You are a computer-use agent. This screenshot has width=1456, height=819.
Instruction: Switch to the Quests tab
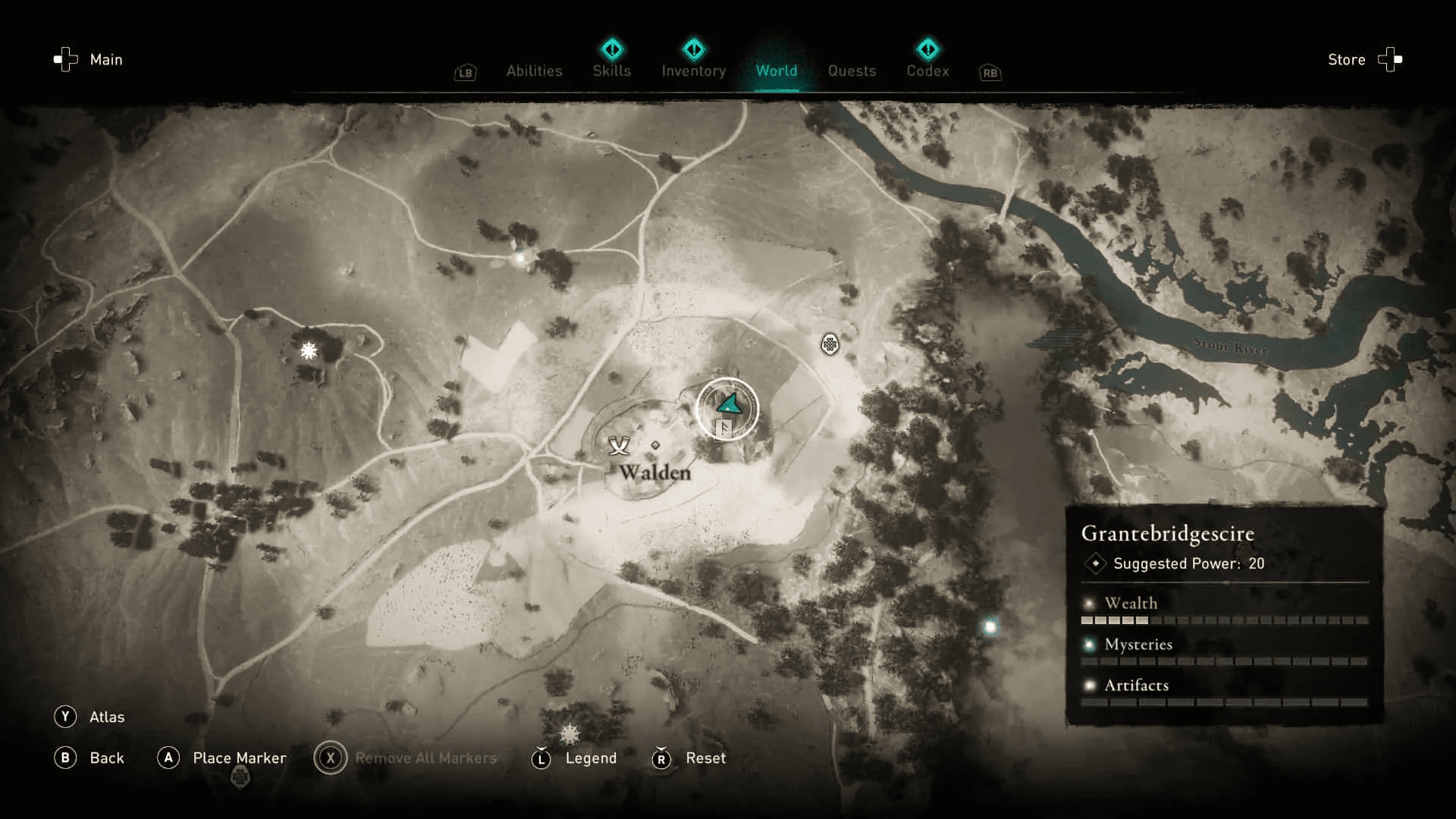pos(852,71)
